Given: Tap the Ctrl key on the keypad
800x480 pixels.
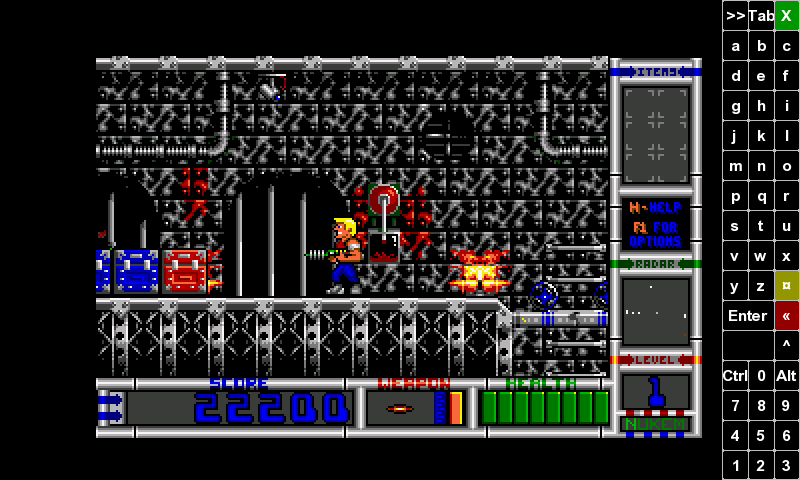Looking at the screenshot, I should [735, 376].
